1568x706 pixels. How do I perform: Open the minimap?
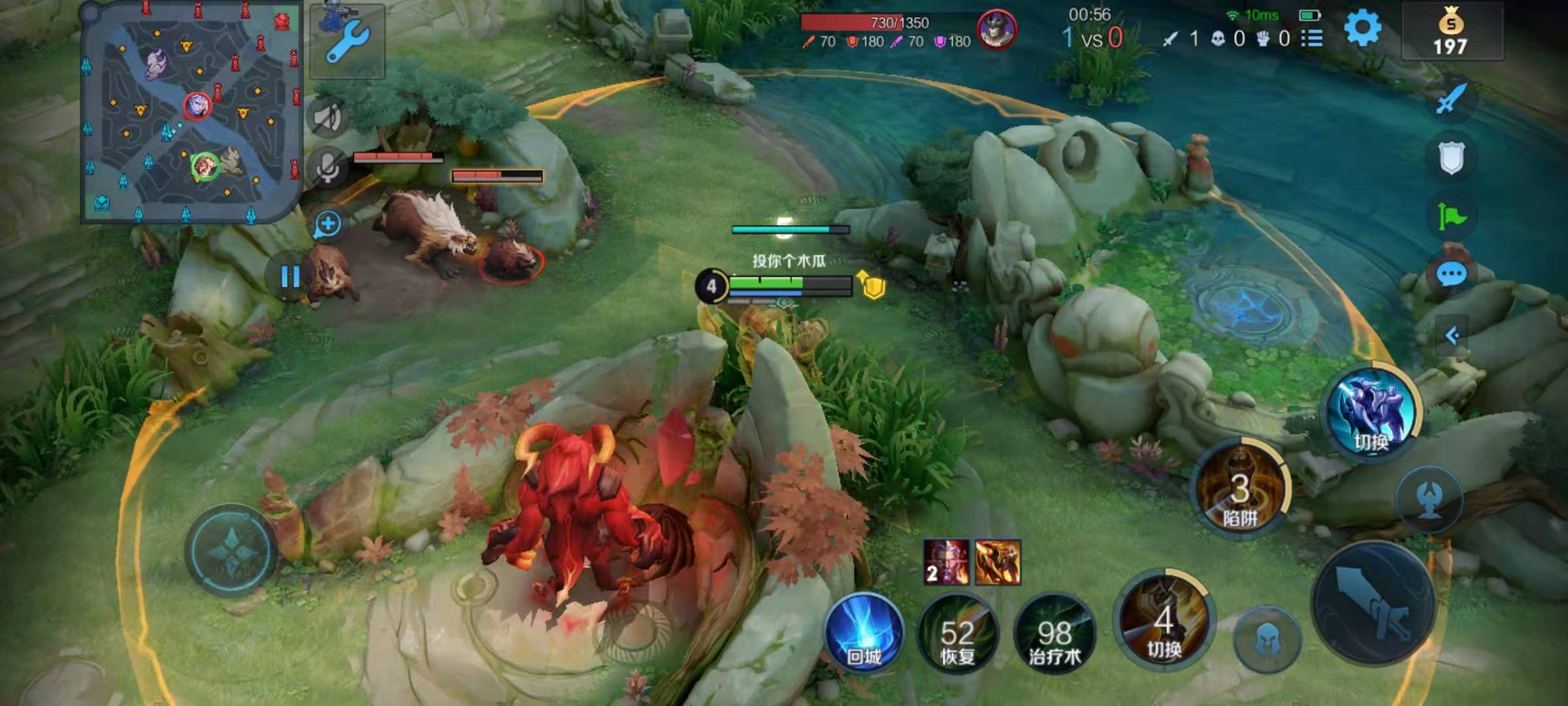pos(191,112)
